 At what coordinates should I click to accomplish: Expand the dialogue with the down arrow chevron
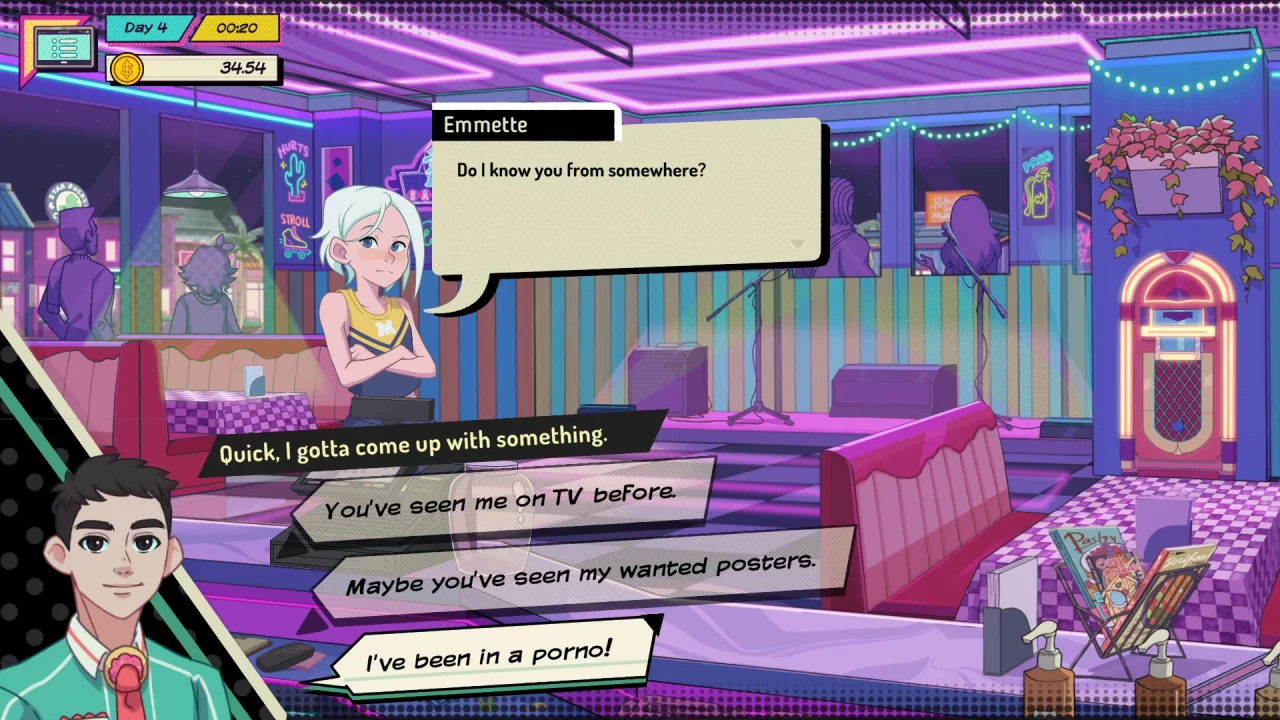click(798, 245)
